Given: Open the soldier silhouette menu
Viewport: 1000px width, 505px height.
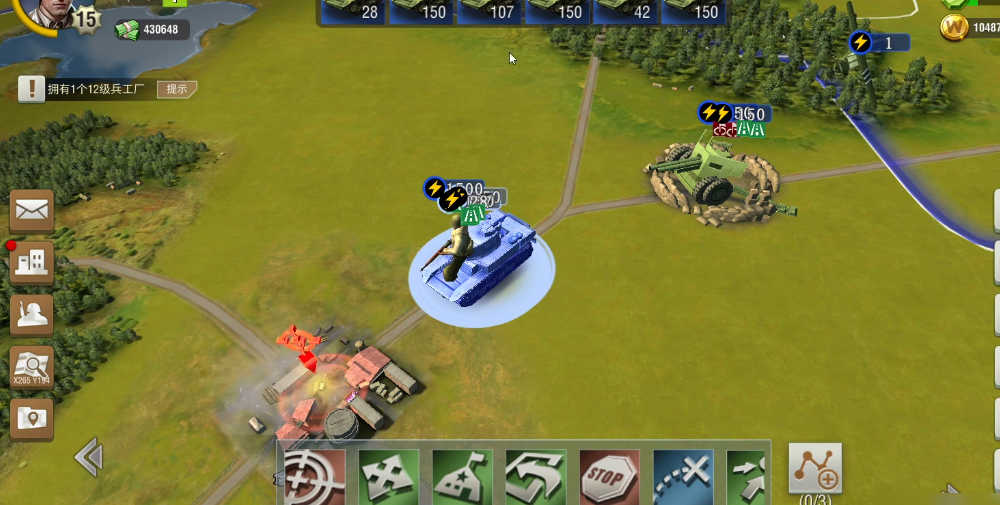Looking at the screenshot, I should point(32,315).
